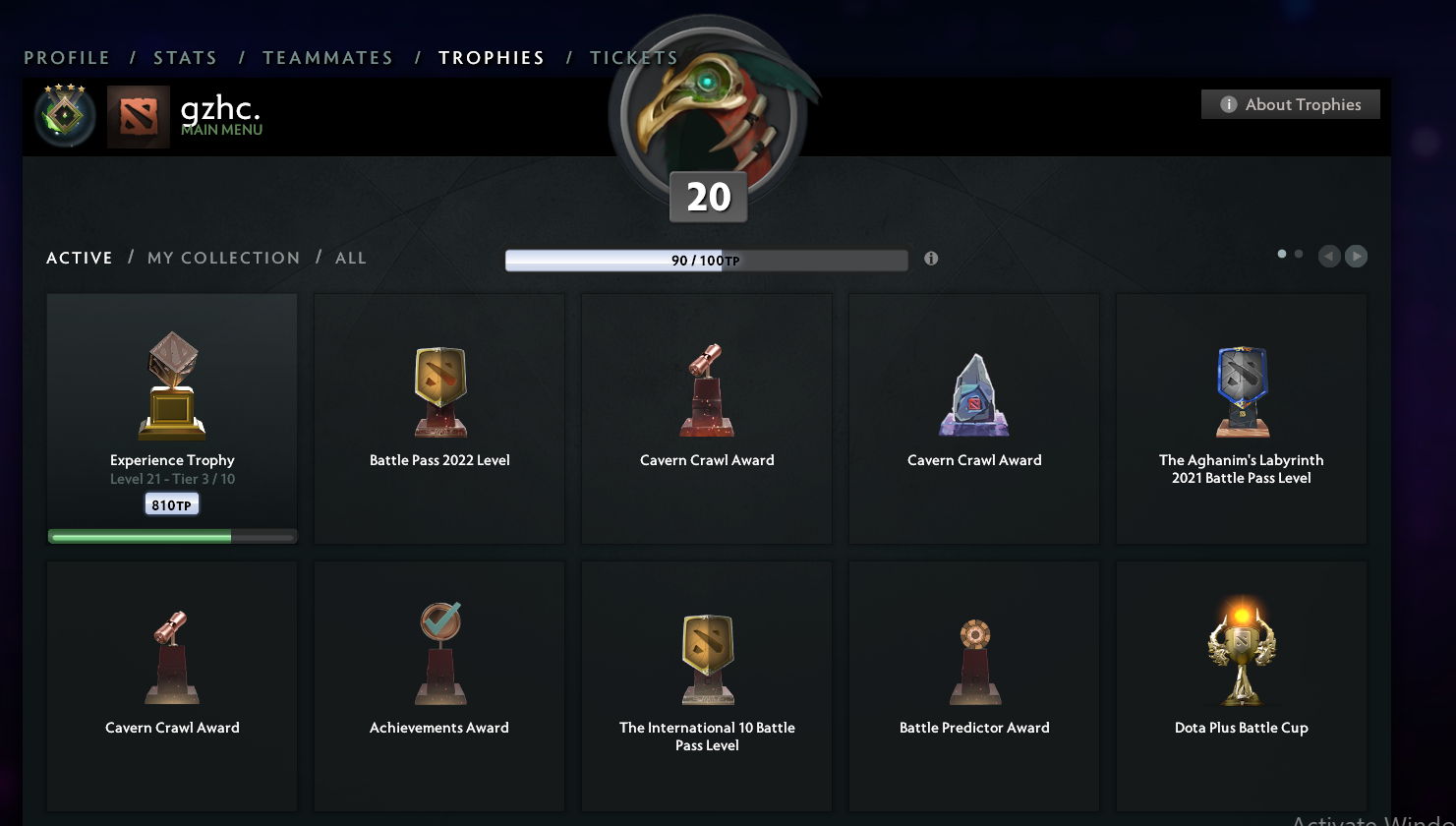Go to next page using the right arrow
This screenshot has width=1456, height=826.
tap(1356, 256)
